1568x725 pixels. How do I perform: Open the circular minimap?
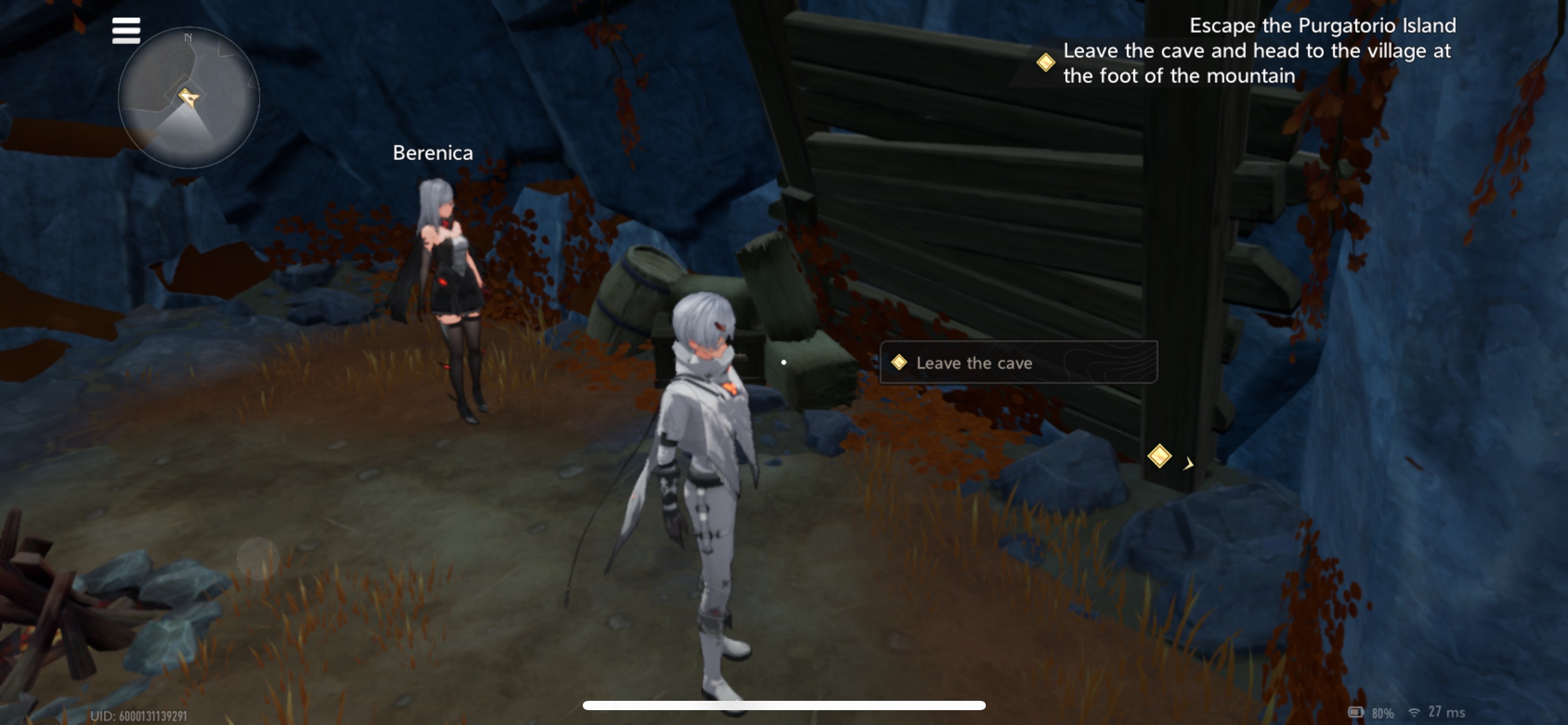coord(188,99)
